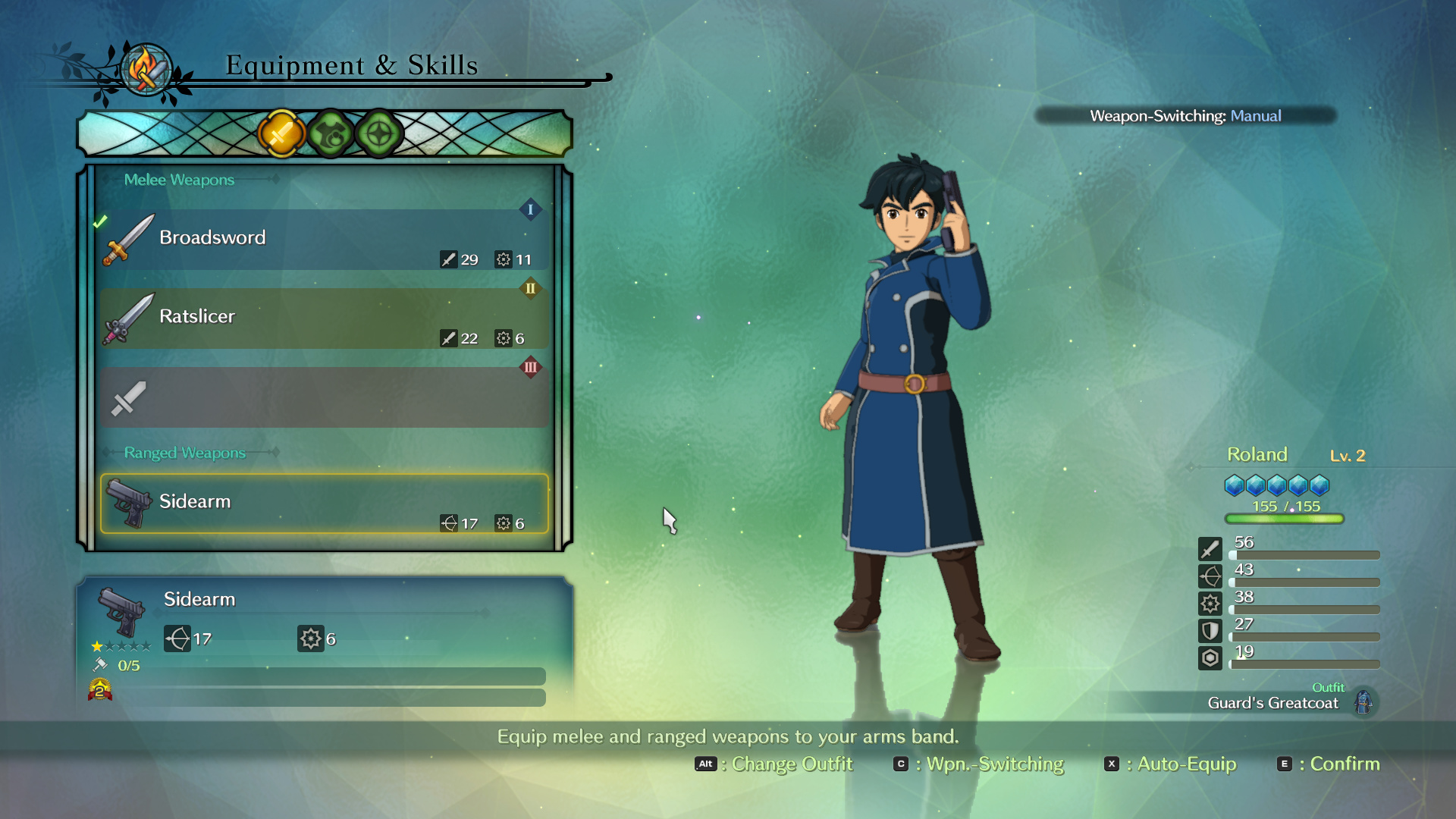Choose the Ratslicer weapon slot
The image size is (1456, 819).
(324, 318)
